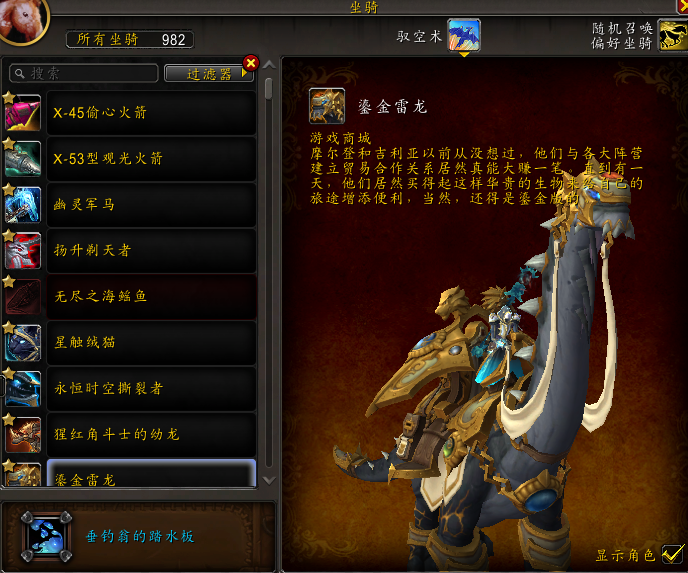The image size is (688, 573).
Task: Select 永恒时空撕裂者 in the mount list
Action: [150, 389]
